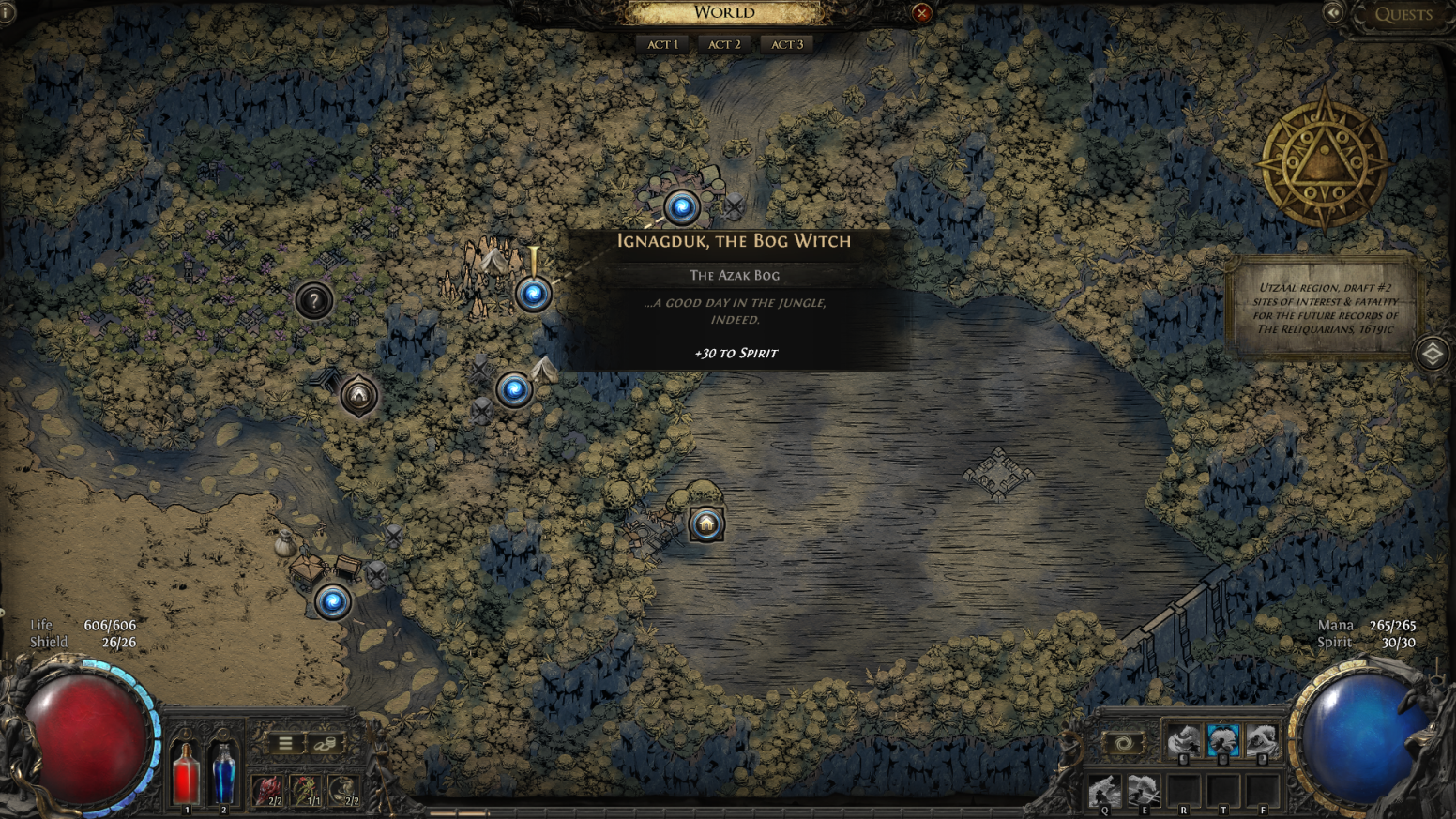Click the swirl portal button
The width and height of the screenshot is (1456, 819).
[x=1123, y=744]
